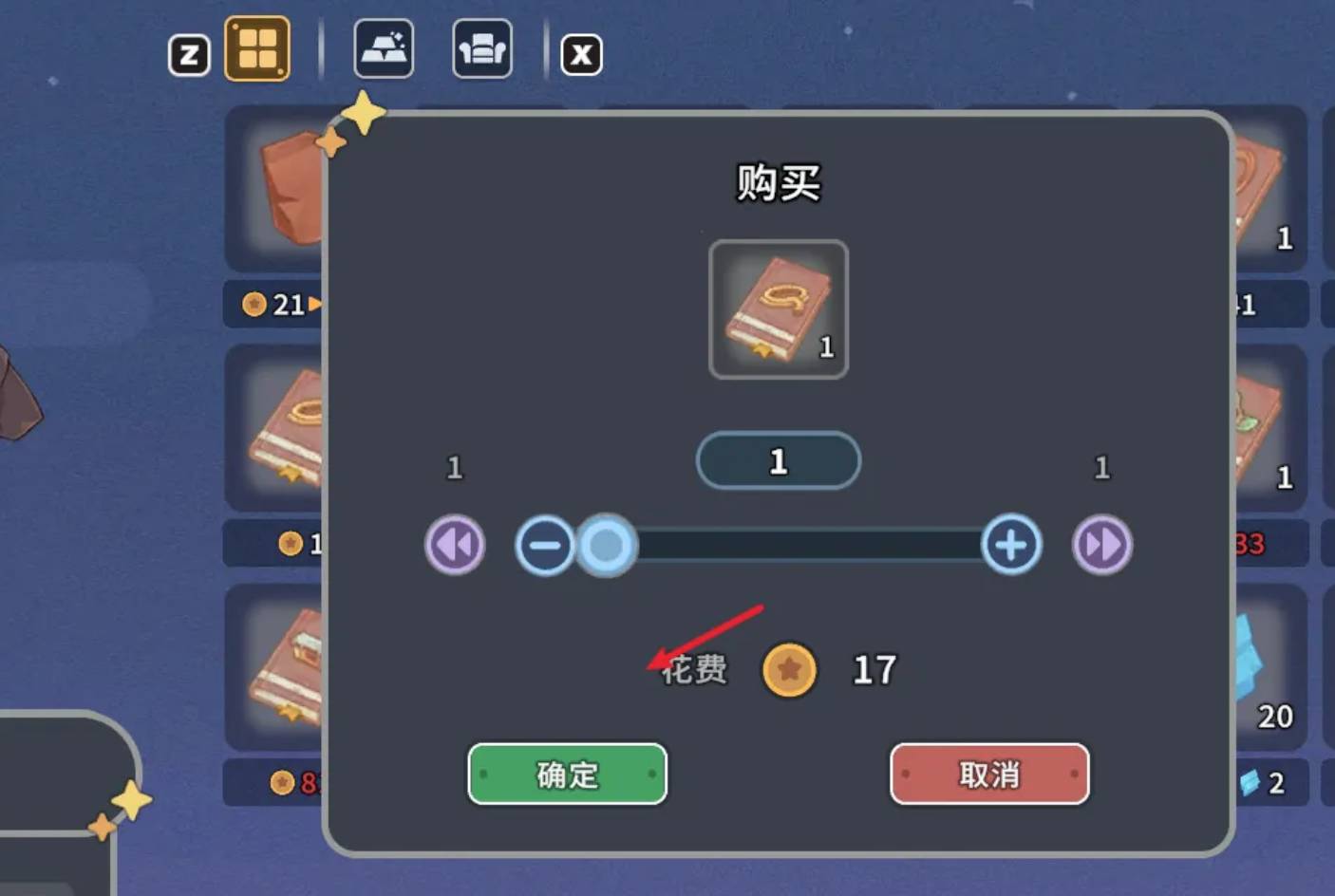The image size is (1335, 896).
Task: Select the book thumbnail in the purchase dialog
Action: coord(777,309)
